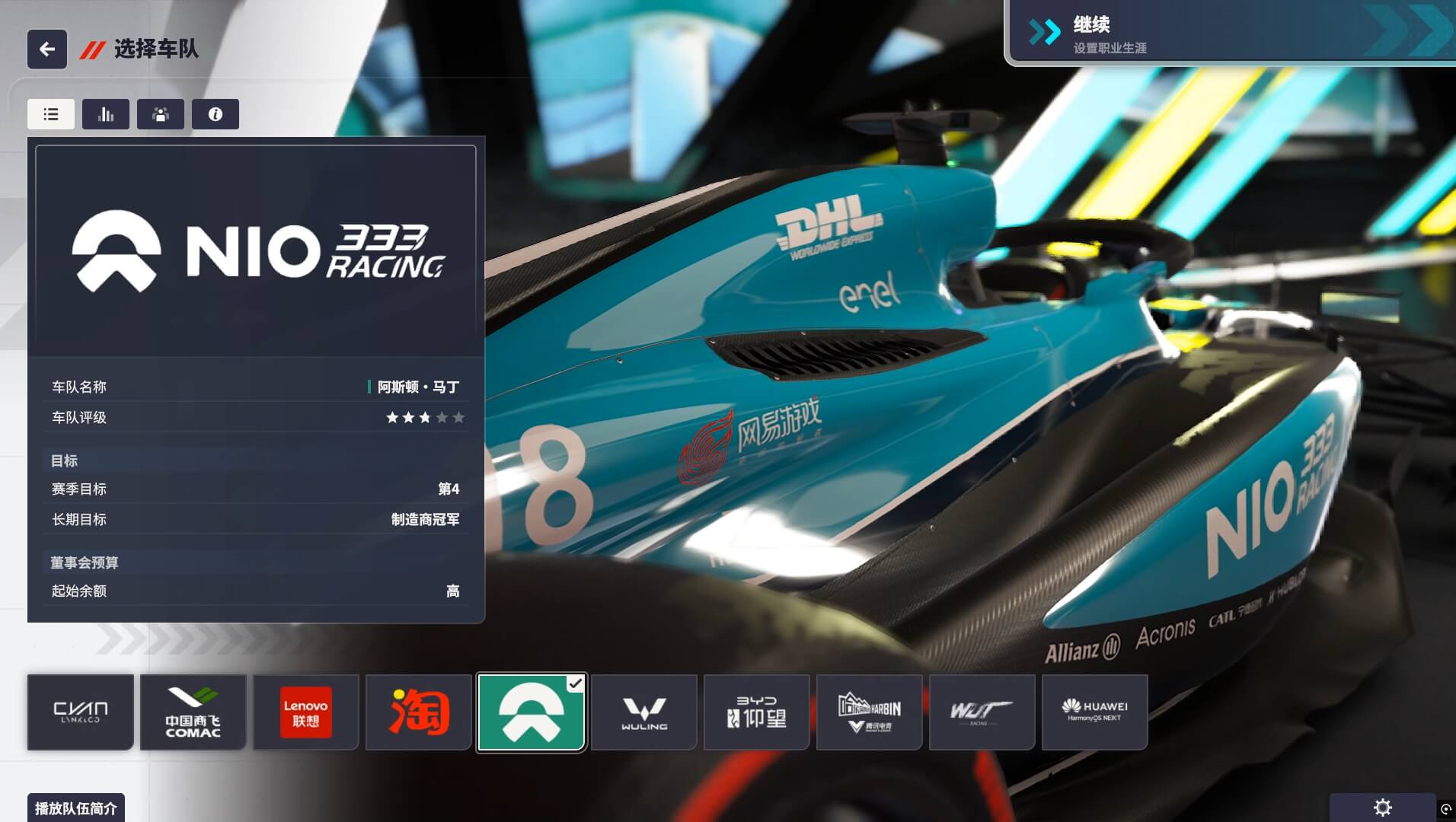Continue to set up career

(1230, 33)
